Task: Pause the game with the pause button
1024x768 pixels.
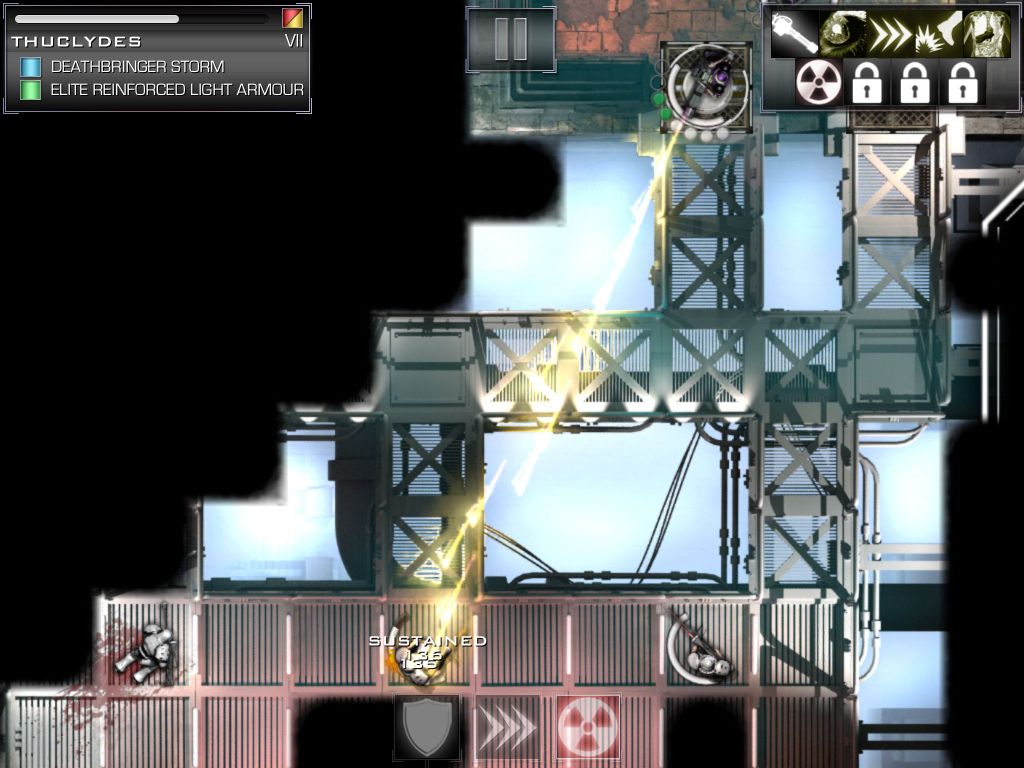Action: tap(511, 39)
